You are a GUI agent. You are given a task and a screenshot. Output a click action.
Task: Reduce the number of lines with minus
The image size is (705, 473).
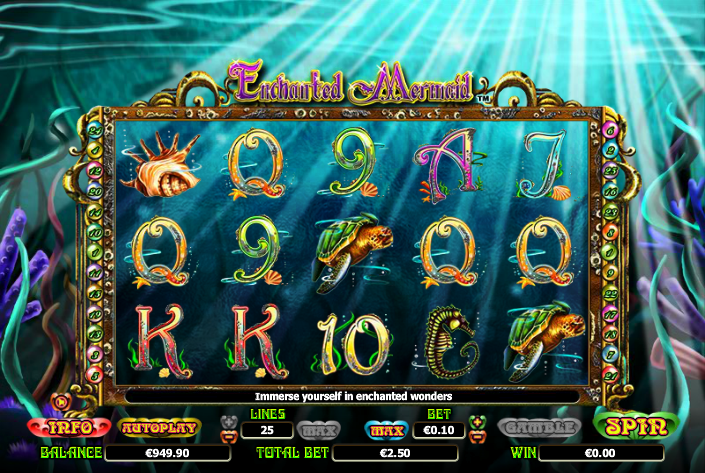(228, 436)
